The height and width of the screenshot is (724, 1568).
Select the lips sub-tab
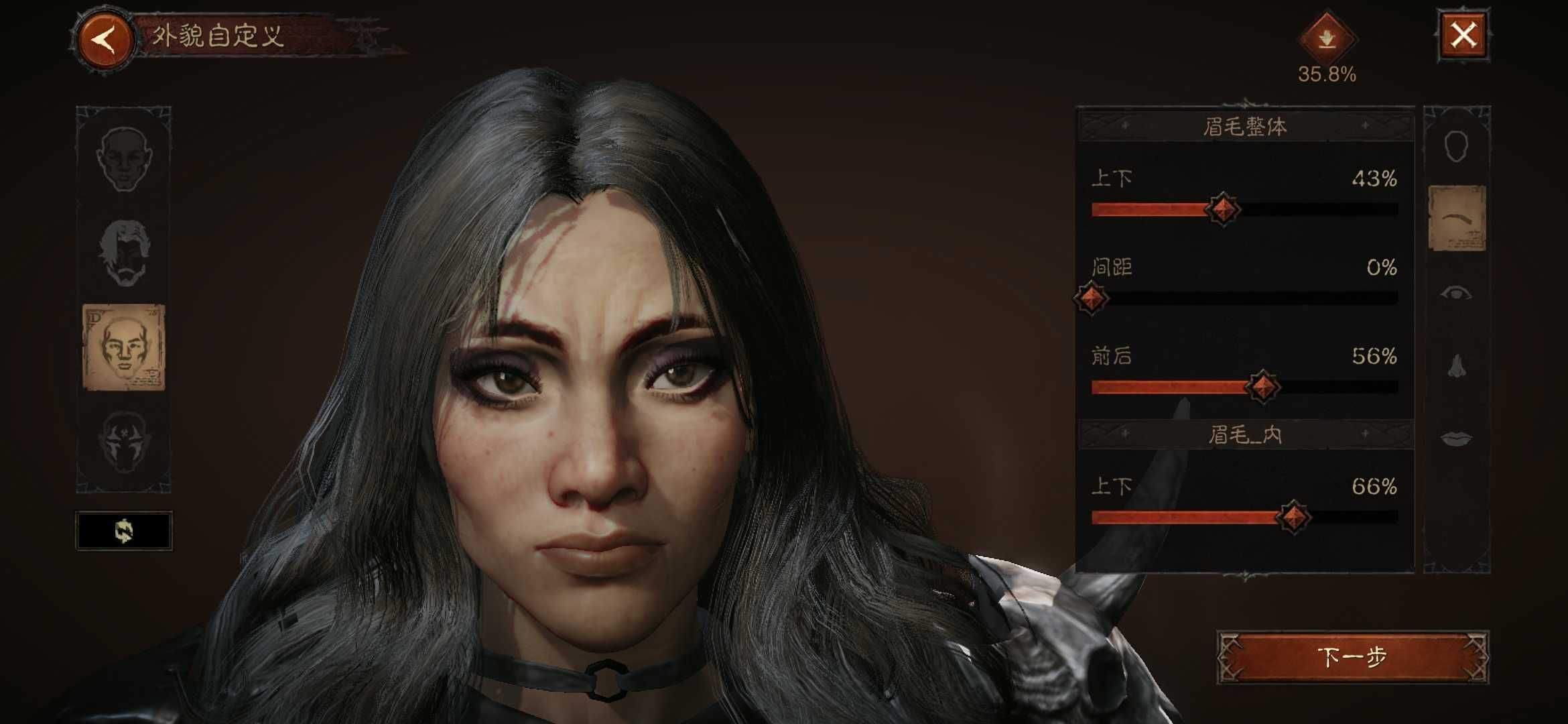1456,438
